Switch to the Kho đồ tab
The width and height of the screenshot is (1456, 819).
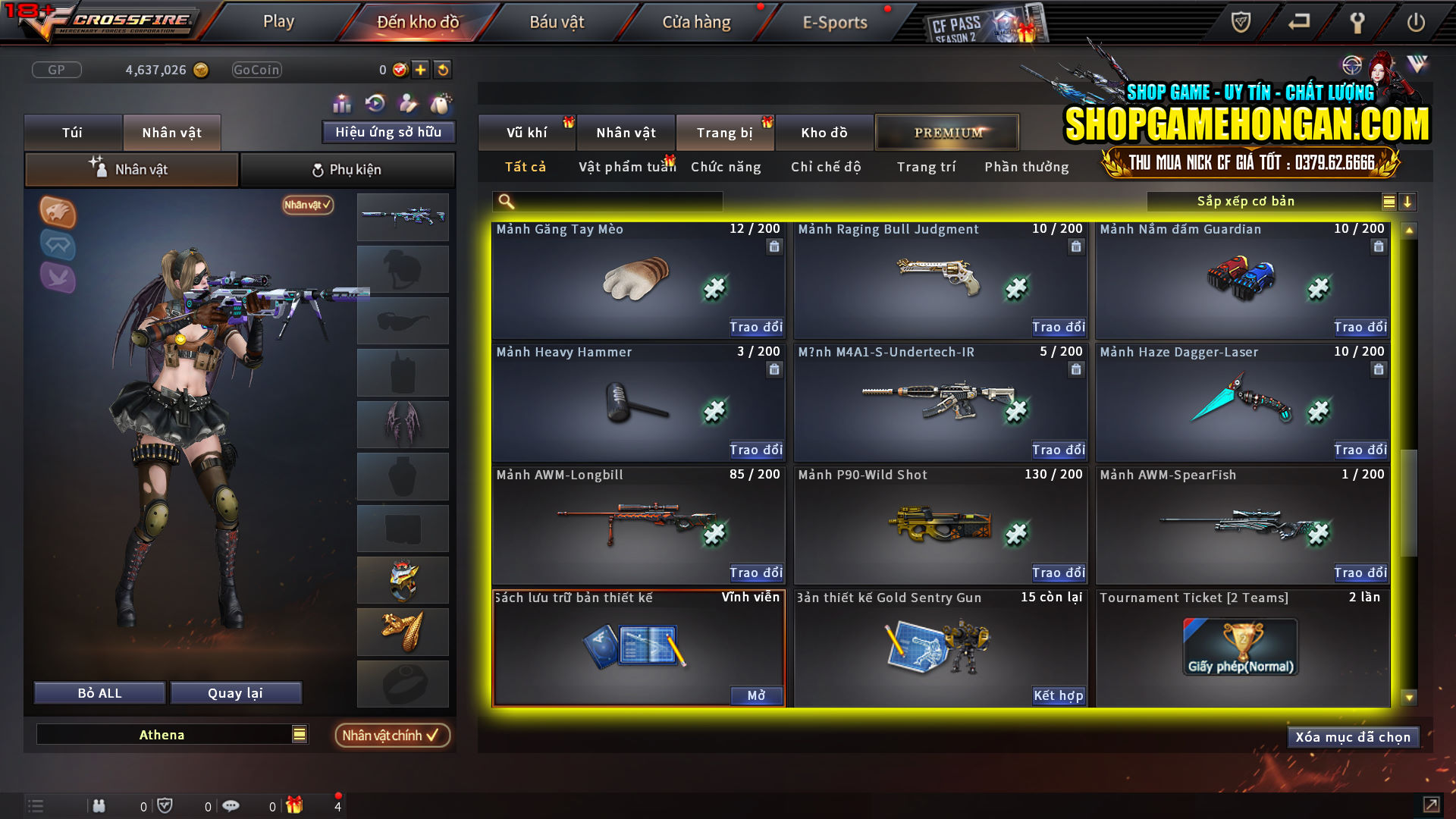824,132
